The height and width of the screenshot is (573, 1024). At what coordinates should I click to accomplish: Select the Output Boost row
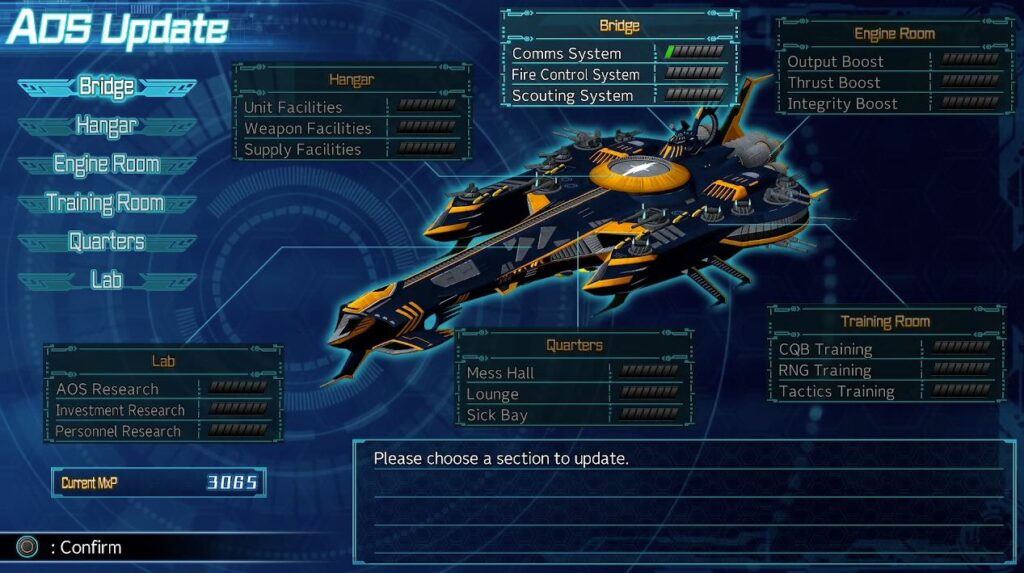[x=890, y=61]
